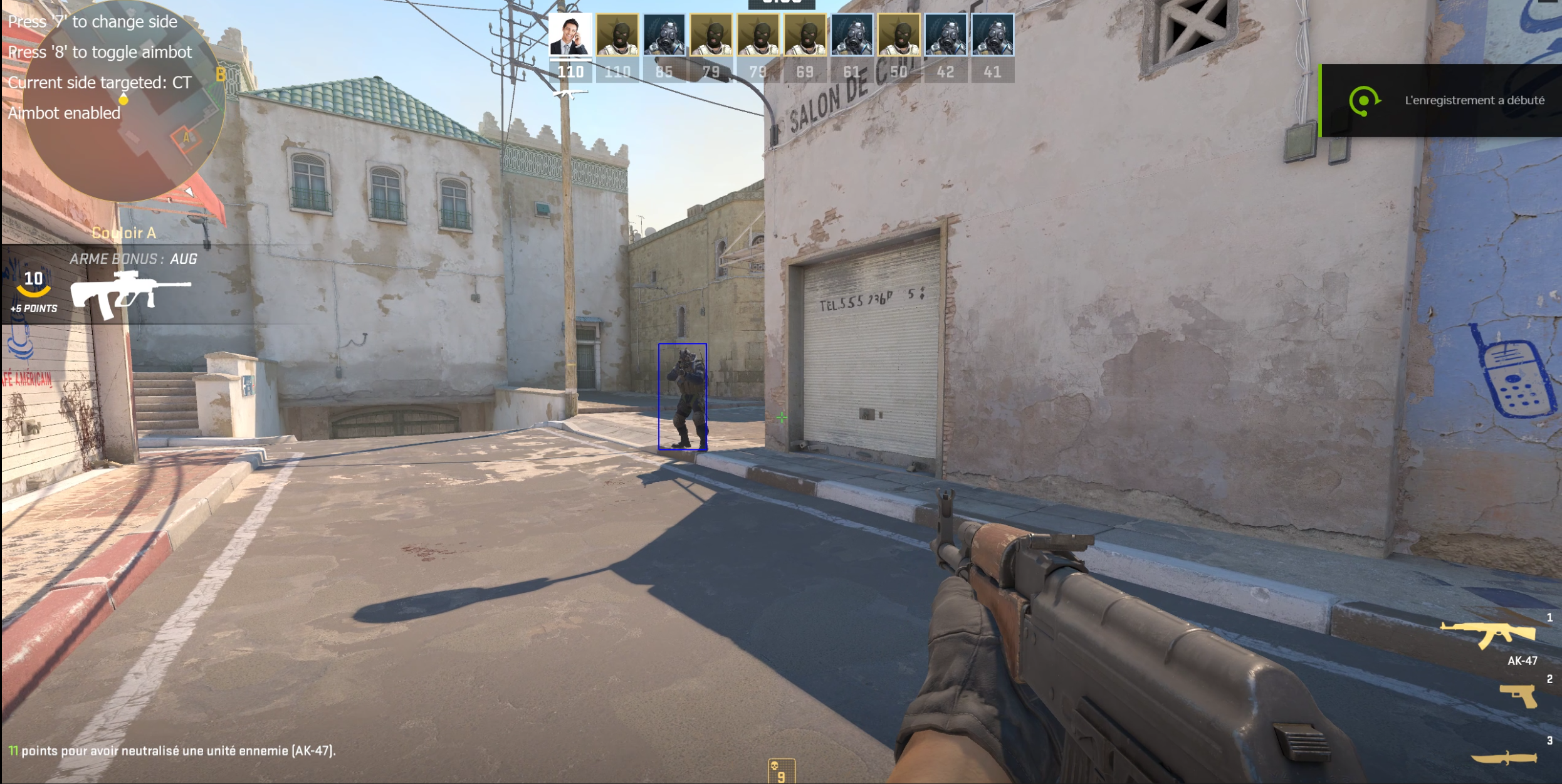
Task: Select the last avatar with 41 health
Action: coord(993,34)
